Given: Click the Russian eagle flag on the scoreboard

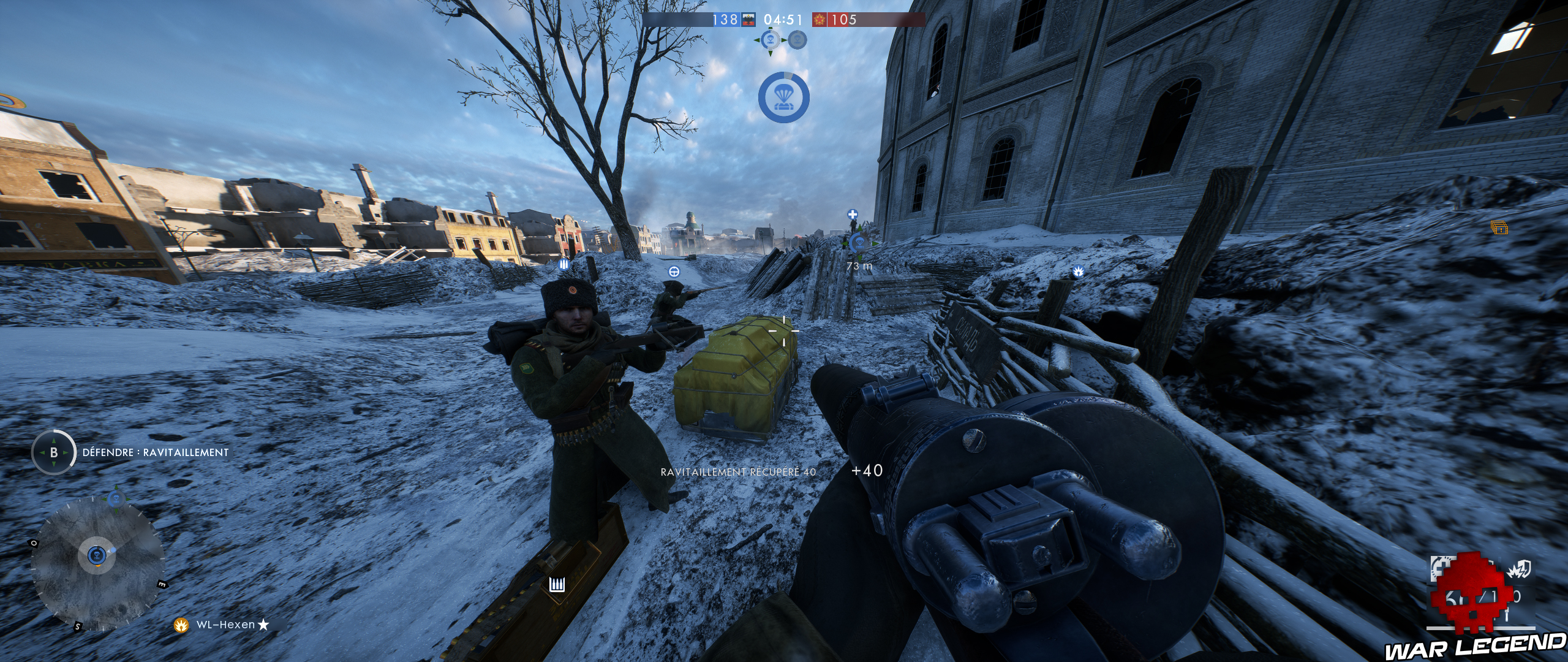Looking at the screenshot, I should (x=750, y=19).
